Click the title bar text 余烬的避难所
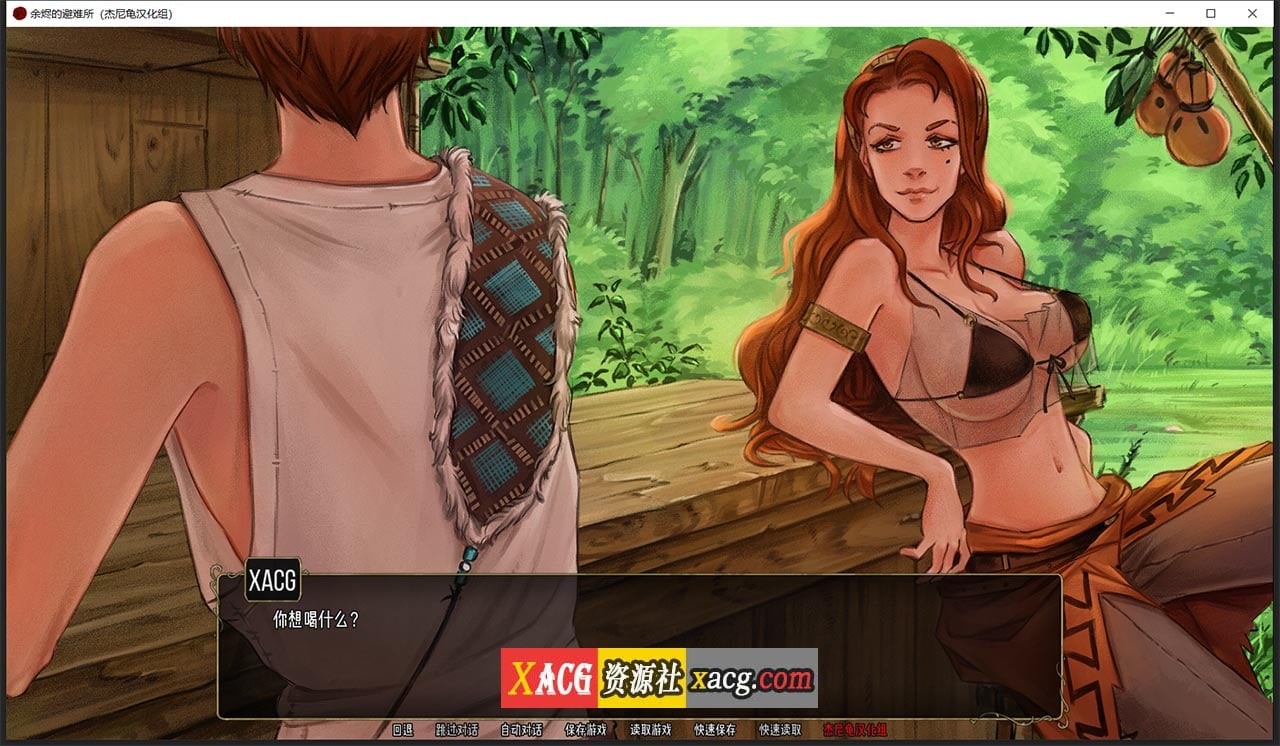Screen dimensions: 1280x746 click(x=62, y=14)
